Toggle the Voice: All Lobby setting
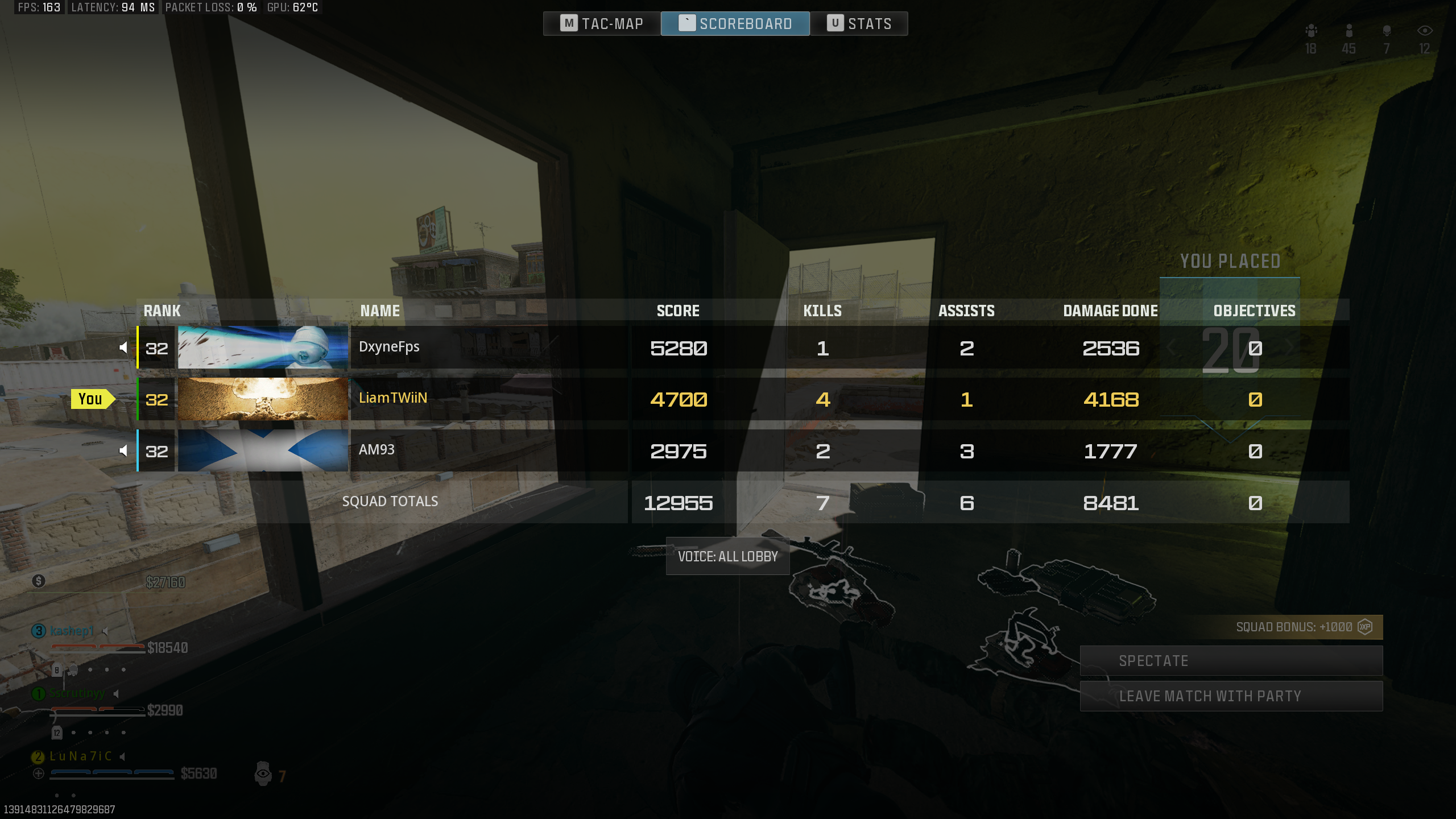This screenshot has height=819, width=1456. pyautogui.click(x=727, y=556)
